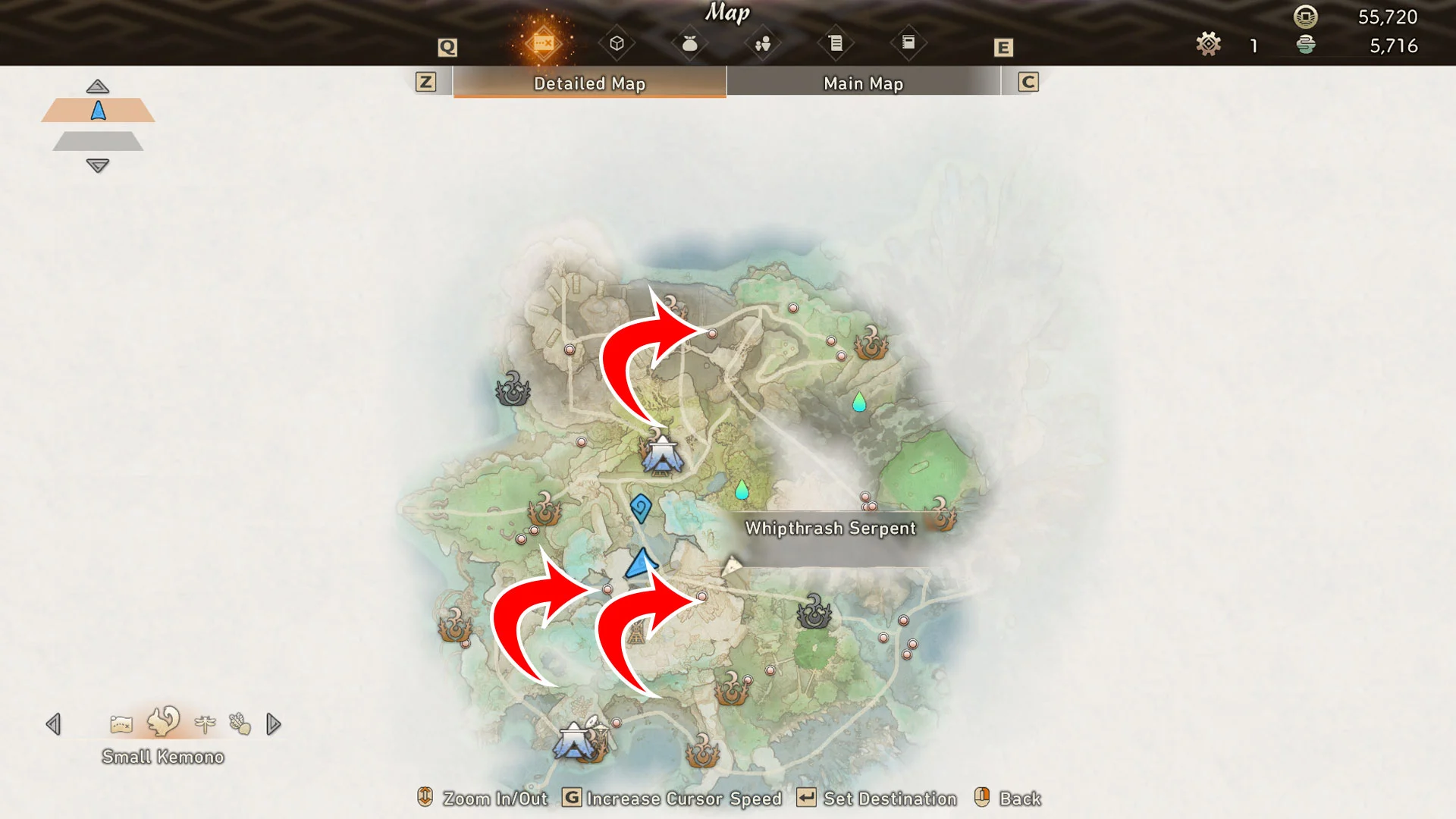This screenshot has height=819, width=1456.
Task: Cycle map filter right with the arrow
Action: (274, 724)
